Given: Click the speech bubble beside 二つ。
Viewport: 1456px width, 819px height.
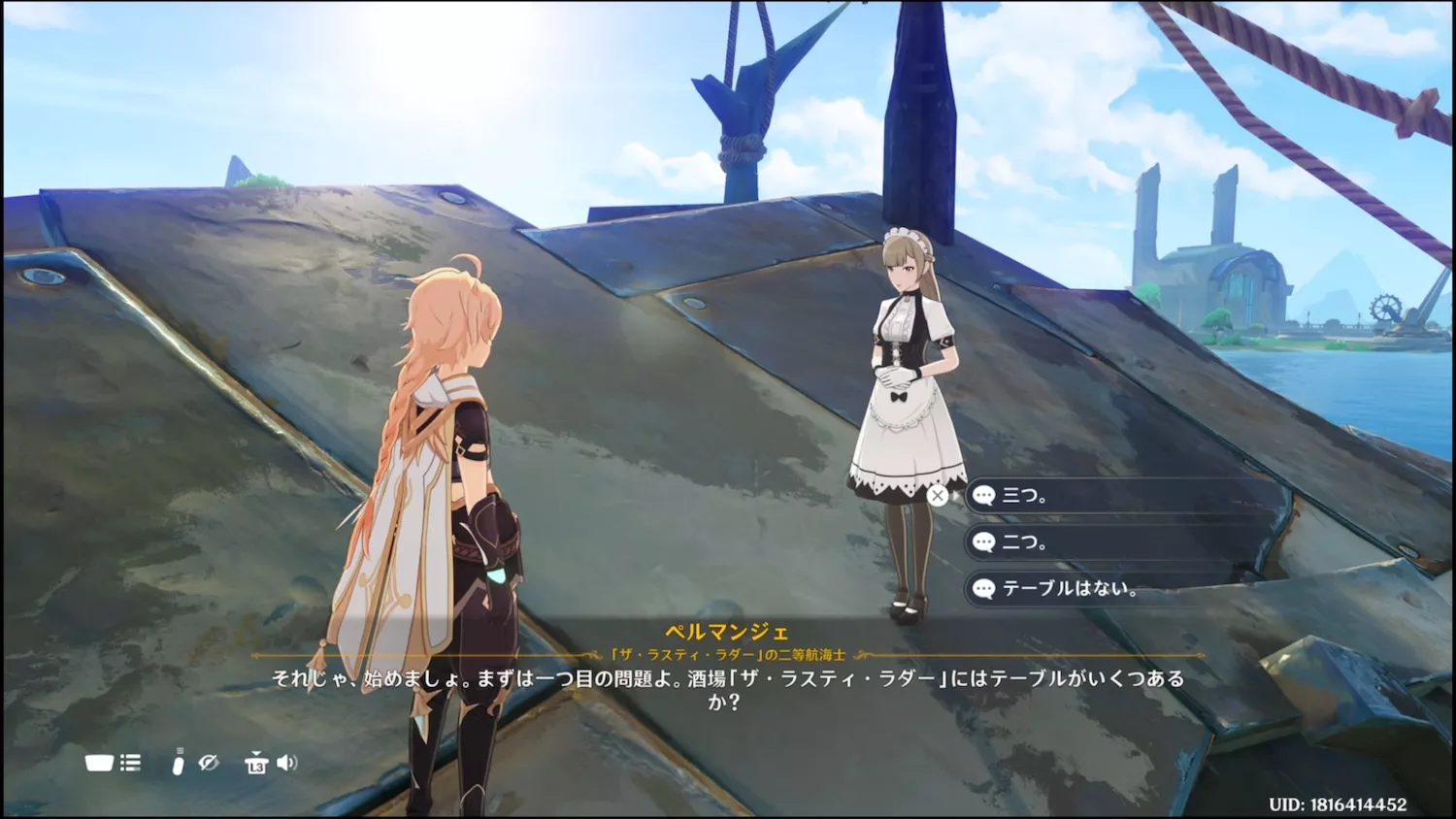Looking at the screenshot, I should pos(984,542).
